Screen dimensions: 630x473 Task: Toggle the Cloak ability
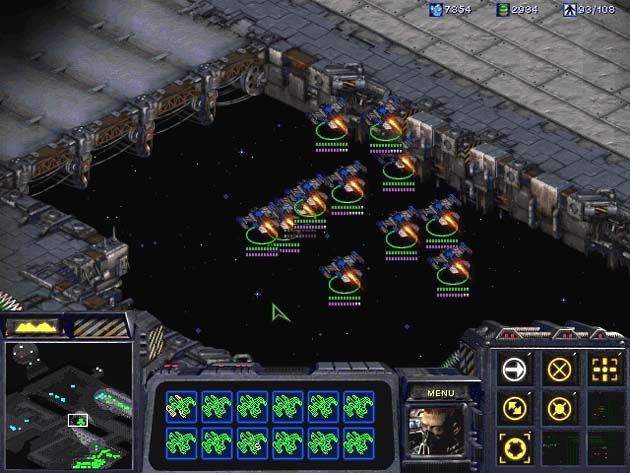tap(513, 445)
